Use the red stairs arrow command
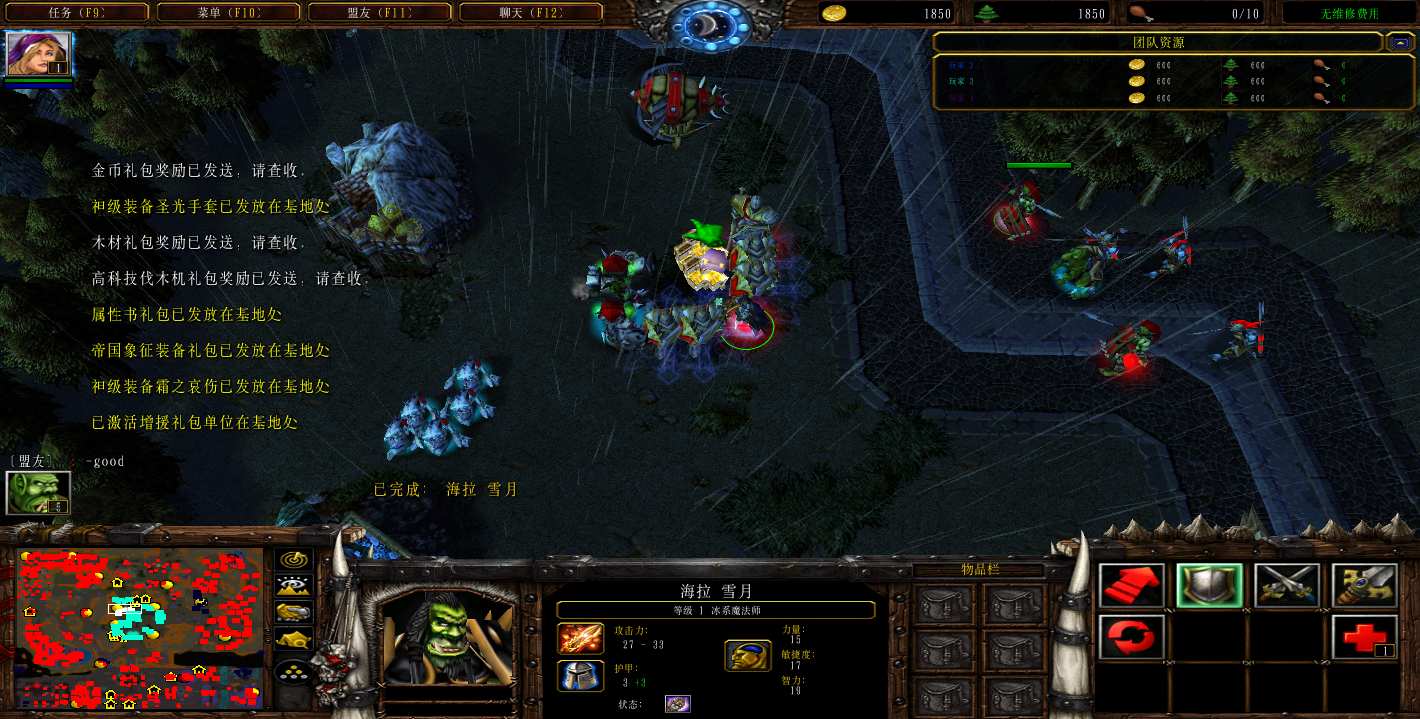The image size is (1420, 719). pos(1132,586)
